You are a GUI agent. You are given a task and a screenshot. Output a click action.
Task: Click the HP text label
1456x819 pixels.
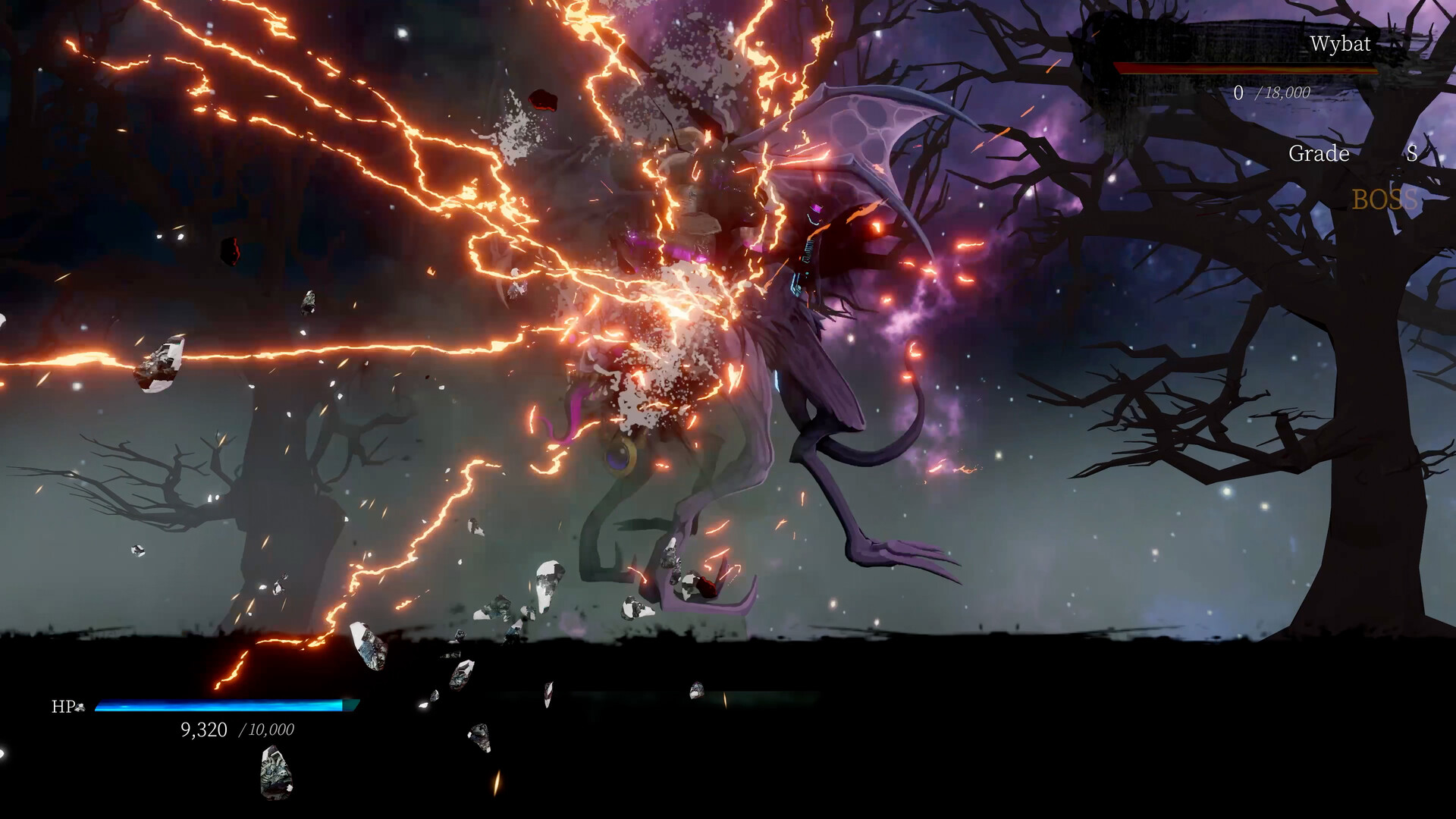[61, 708]
